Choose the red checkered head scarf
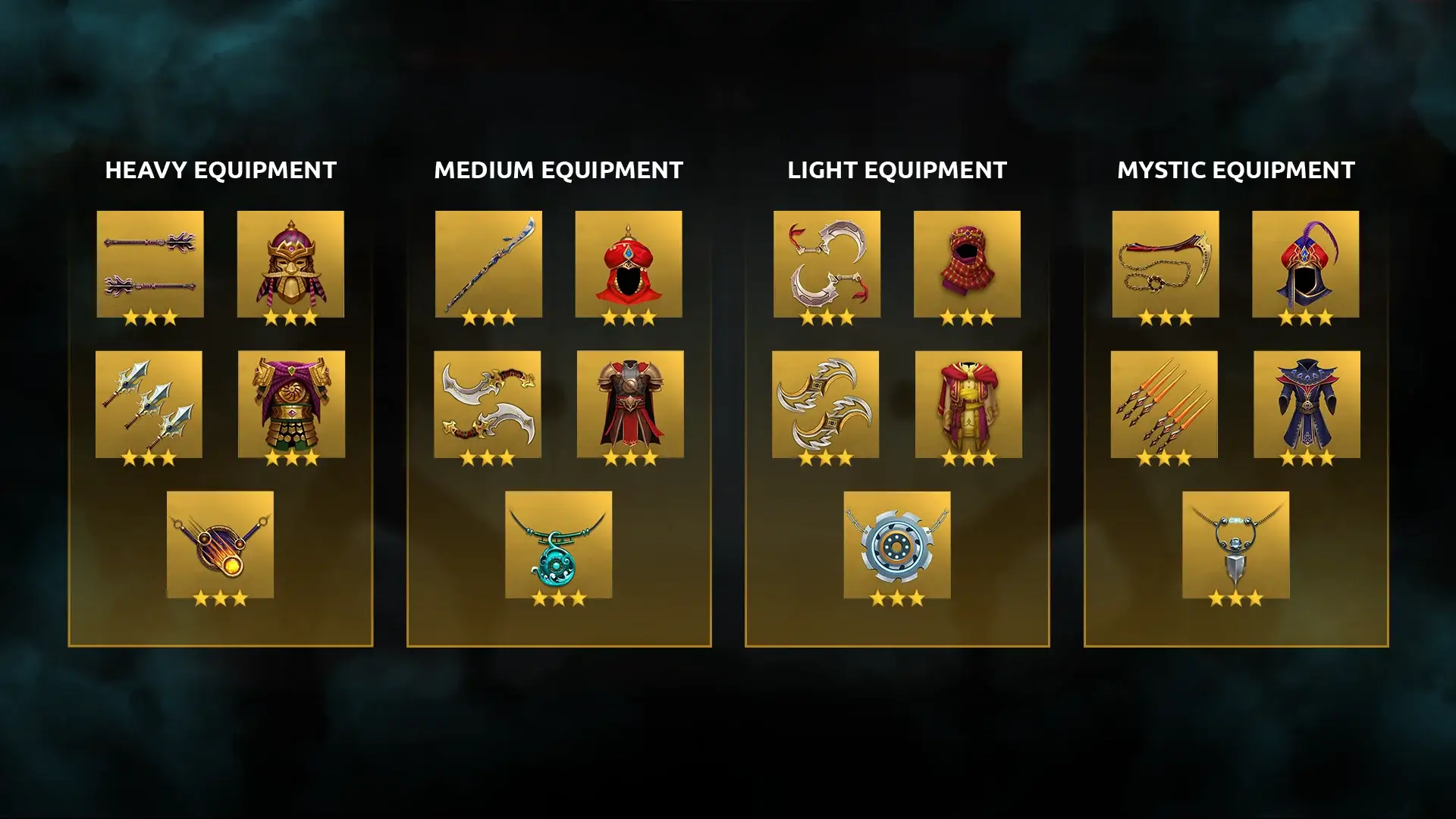This screenshot has width=1456, height=819. 967,264
